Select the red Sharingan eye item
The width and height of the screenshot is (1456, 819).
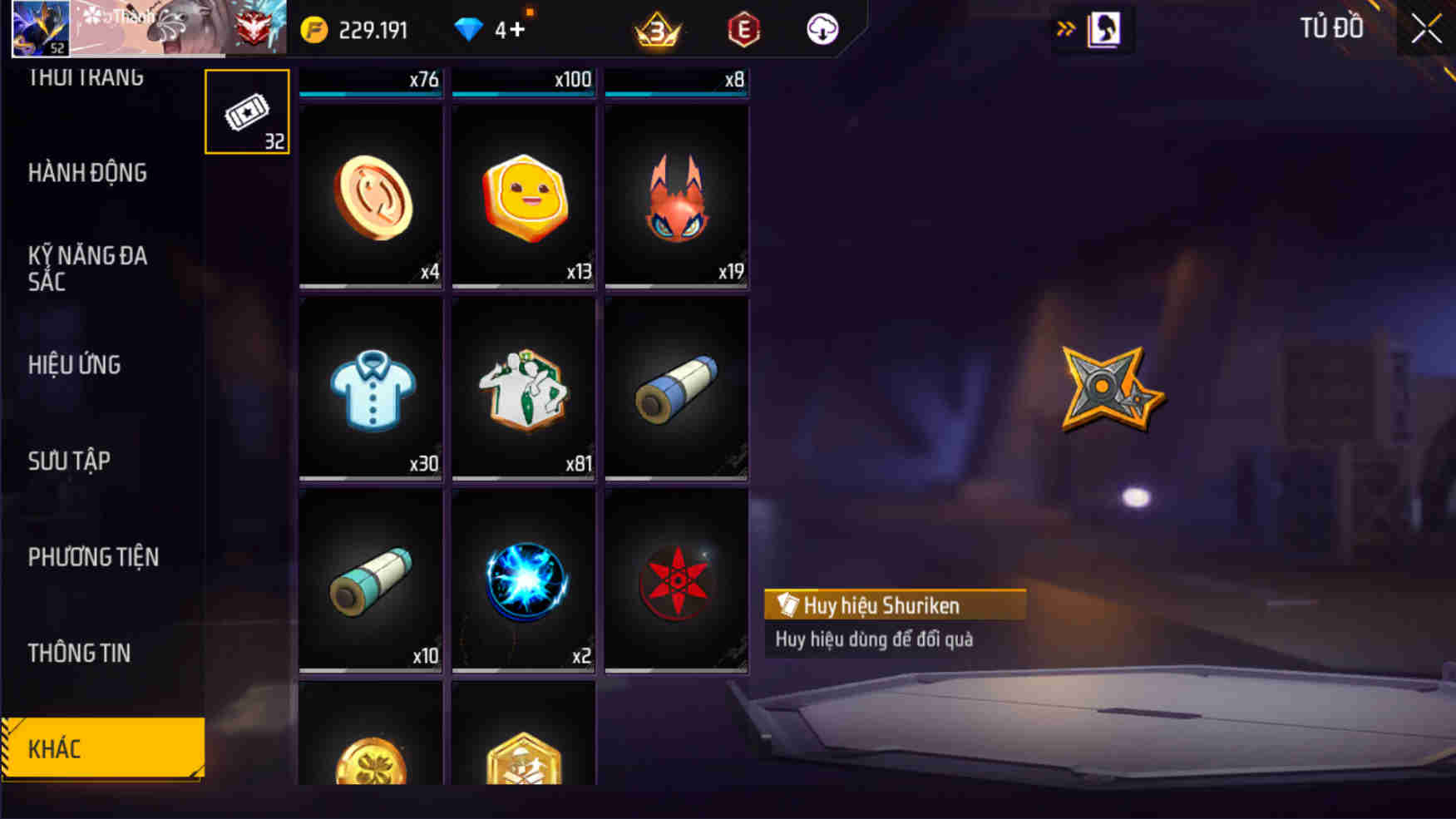(x=677, y=582)
